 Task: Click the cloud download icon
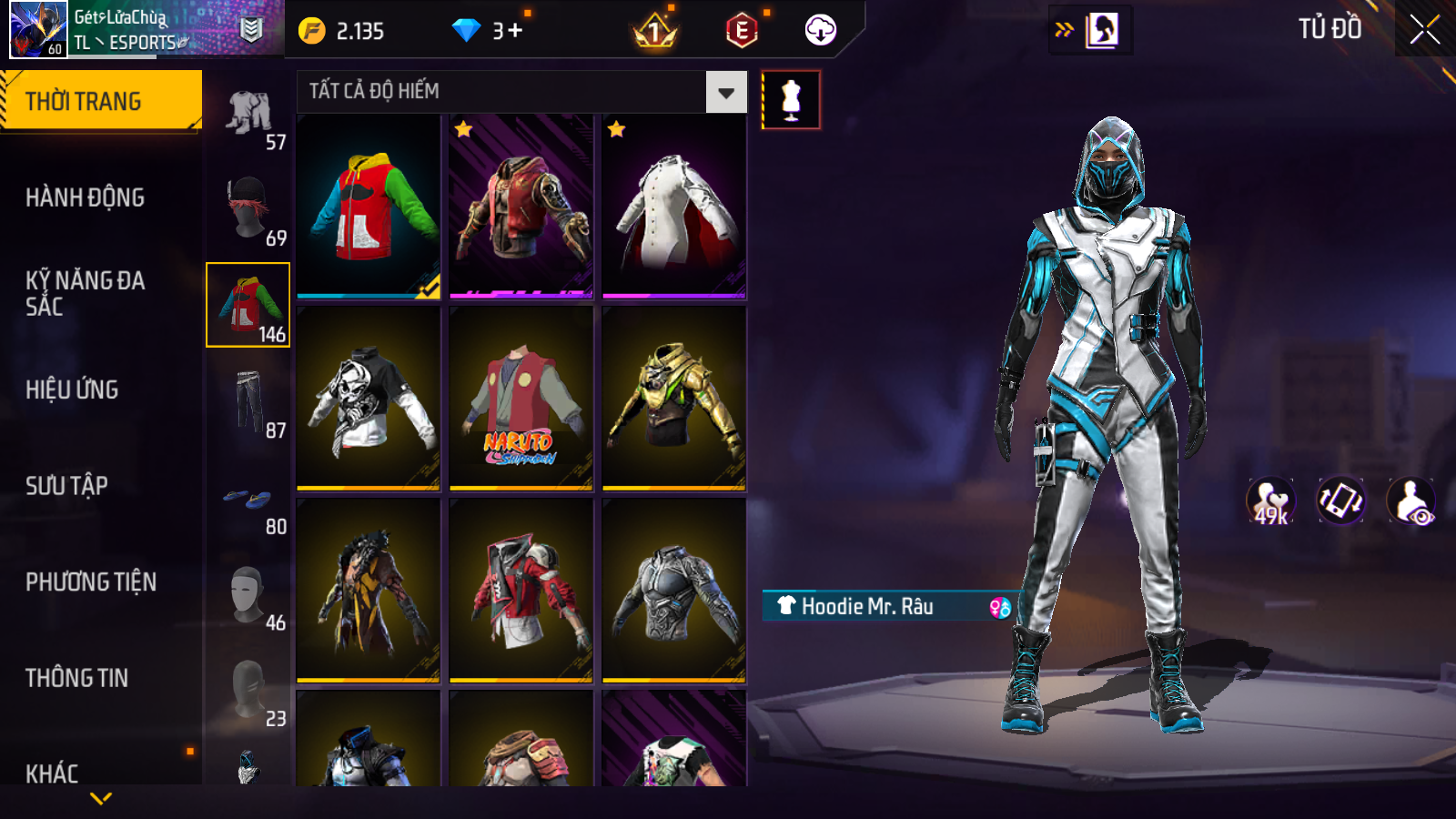tap(820, 30)
